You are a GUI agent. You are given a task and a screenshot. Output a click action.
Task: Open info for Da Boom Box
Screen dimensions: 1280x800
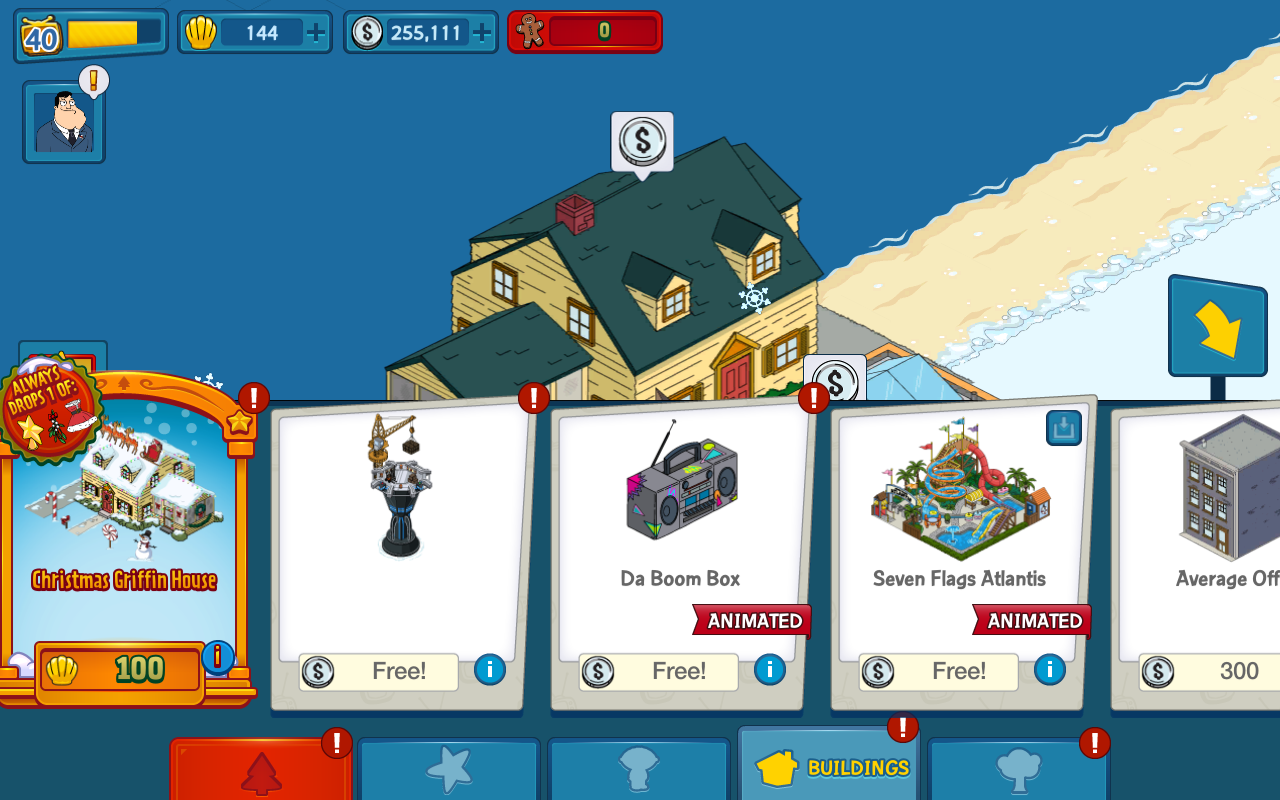pos(769,669)
